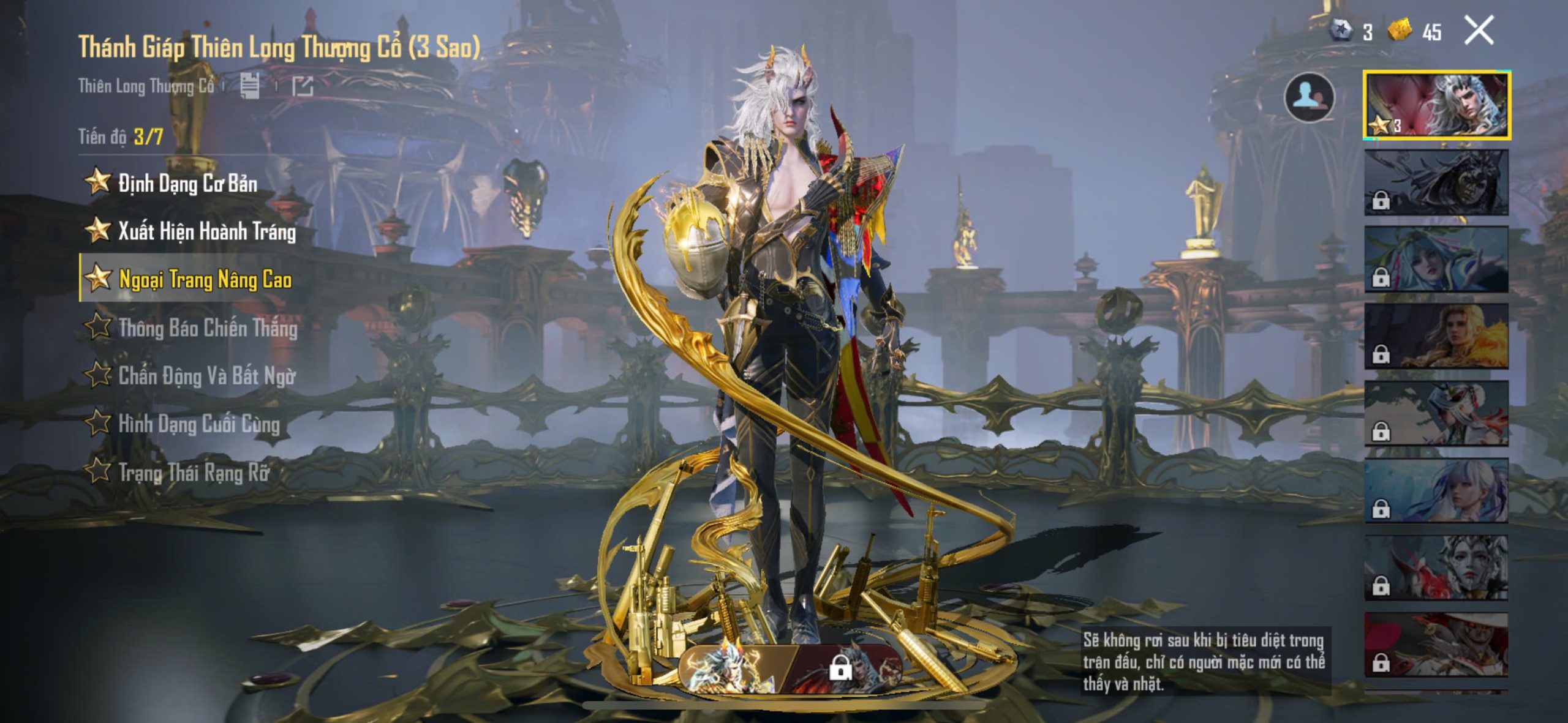Select the Định Dạng Cơ Bản level
Screen dimensions: 1568x723
click(187, 183)
